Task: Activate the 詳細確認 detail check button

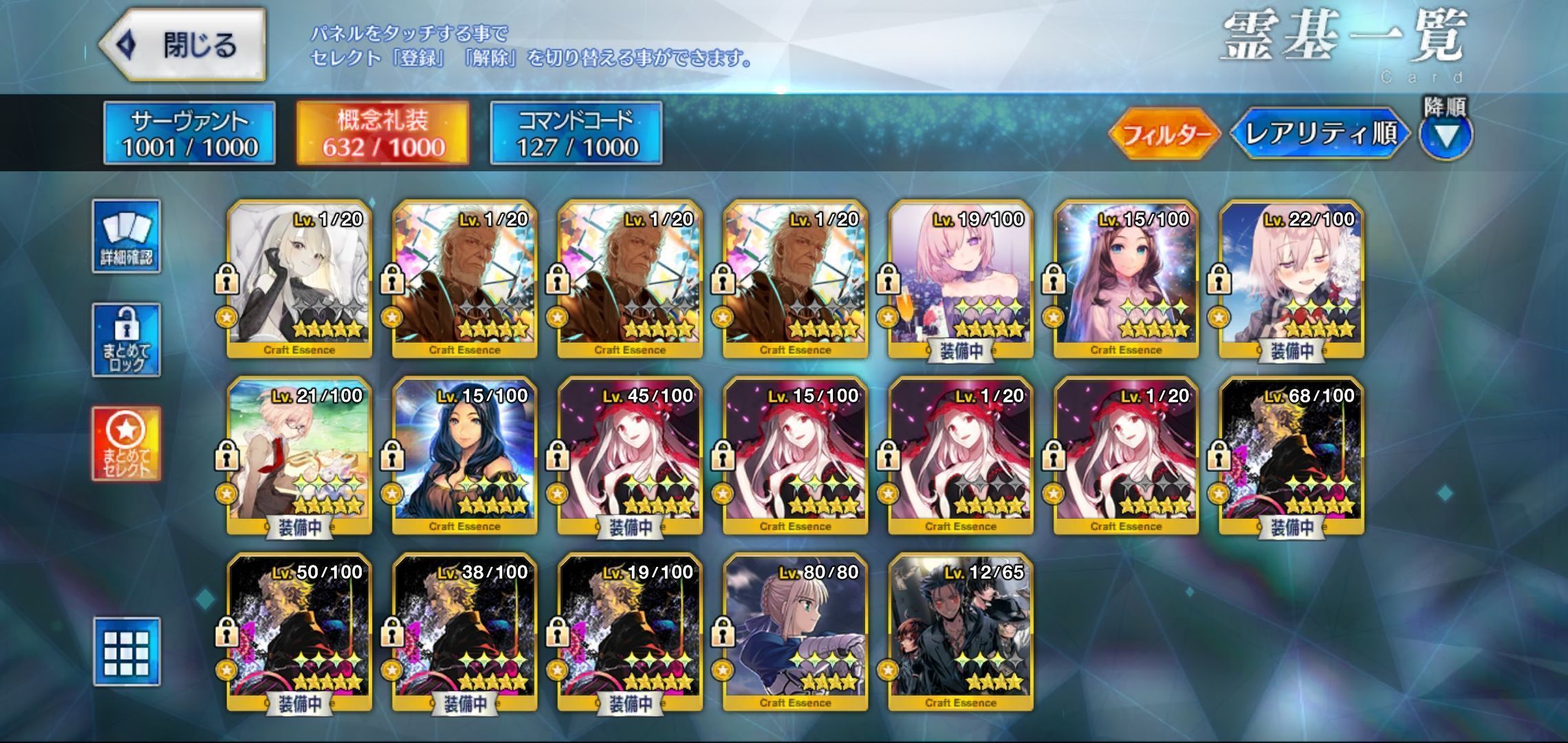Action: coord(127,237)
